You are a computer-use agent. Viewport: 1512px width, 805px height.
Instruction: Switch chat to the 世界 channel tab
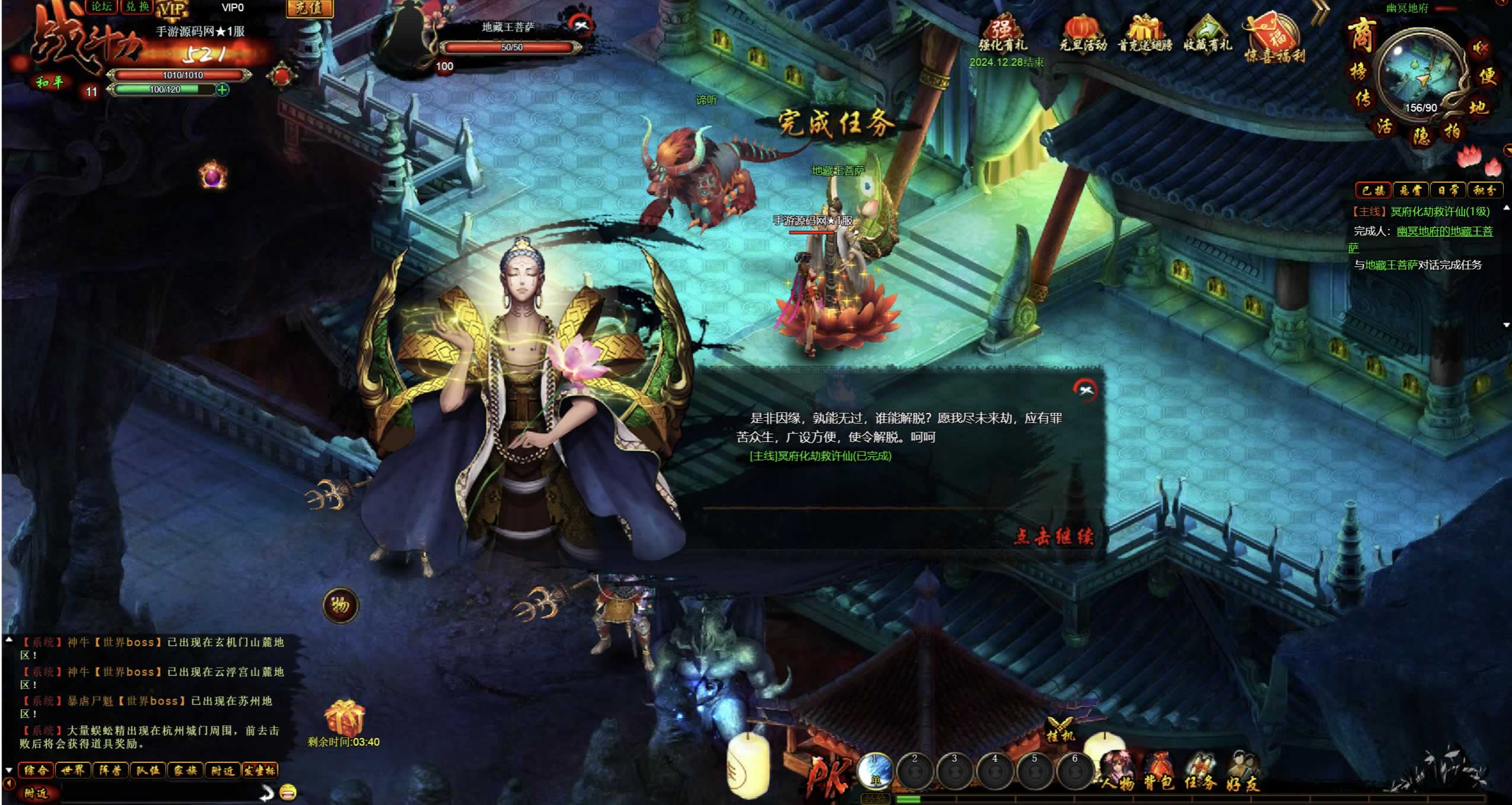73,770
